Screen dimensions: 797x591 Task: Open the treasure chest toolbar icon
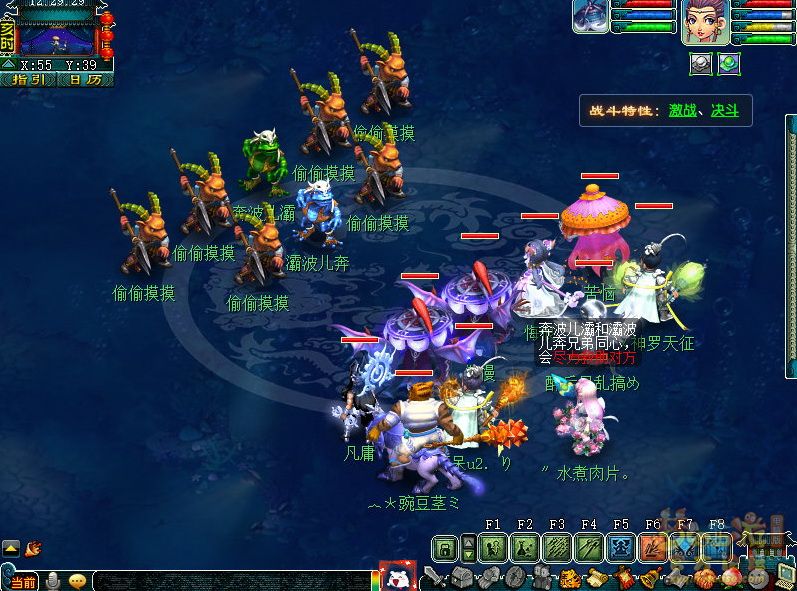[x=461, y=578]
